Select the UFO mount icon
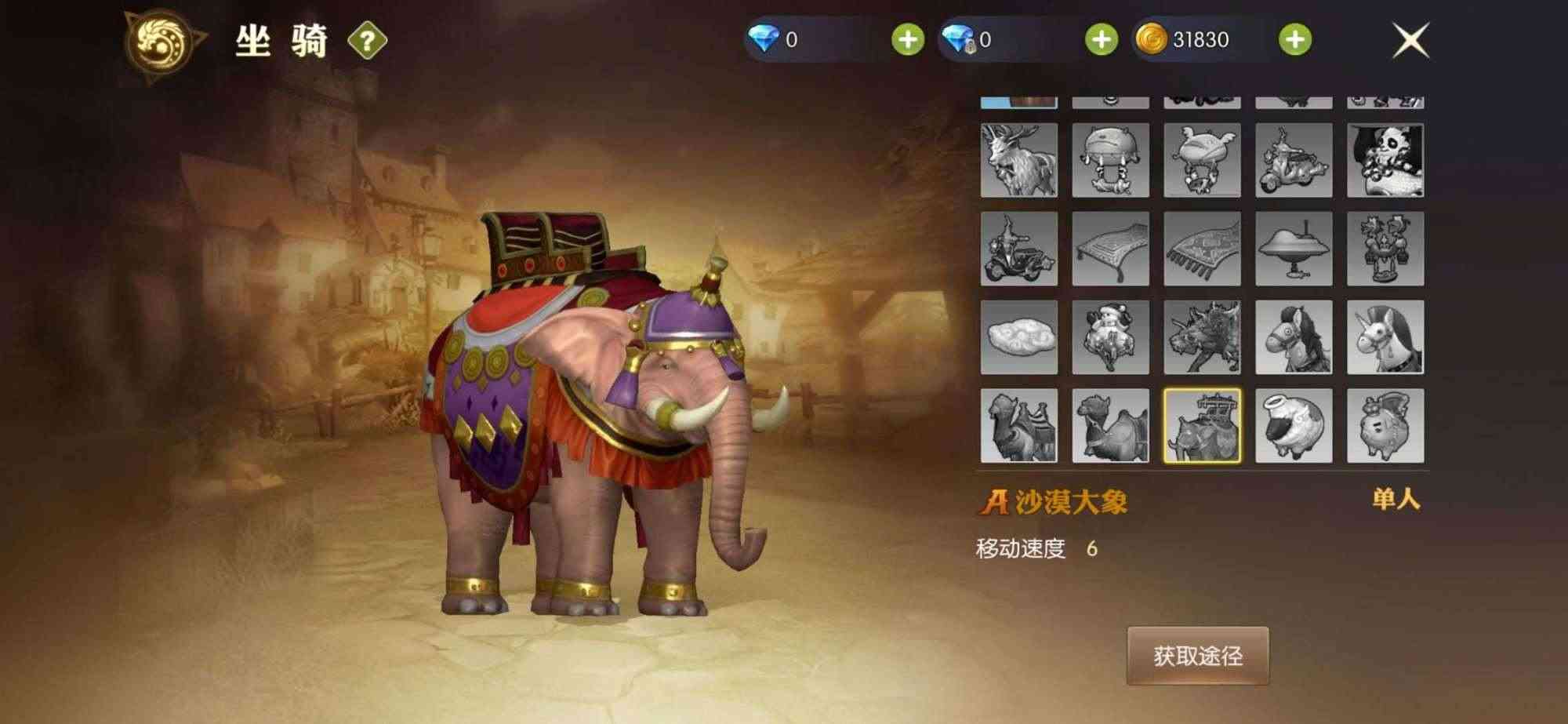 [x=1294, y=251]
